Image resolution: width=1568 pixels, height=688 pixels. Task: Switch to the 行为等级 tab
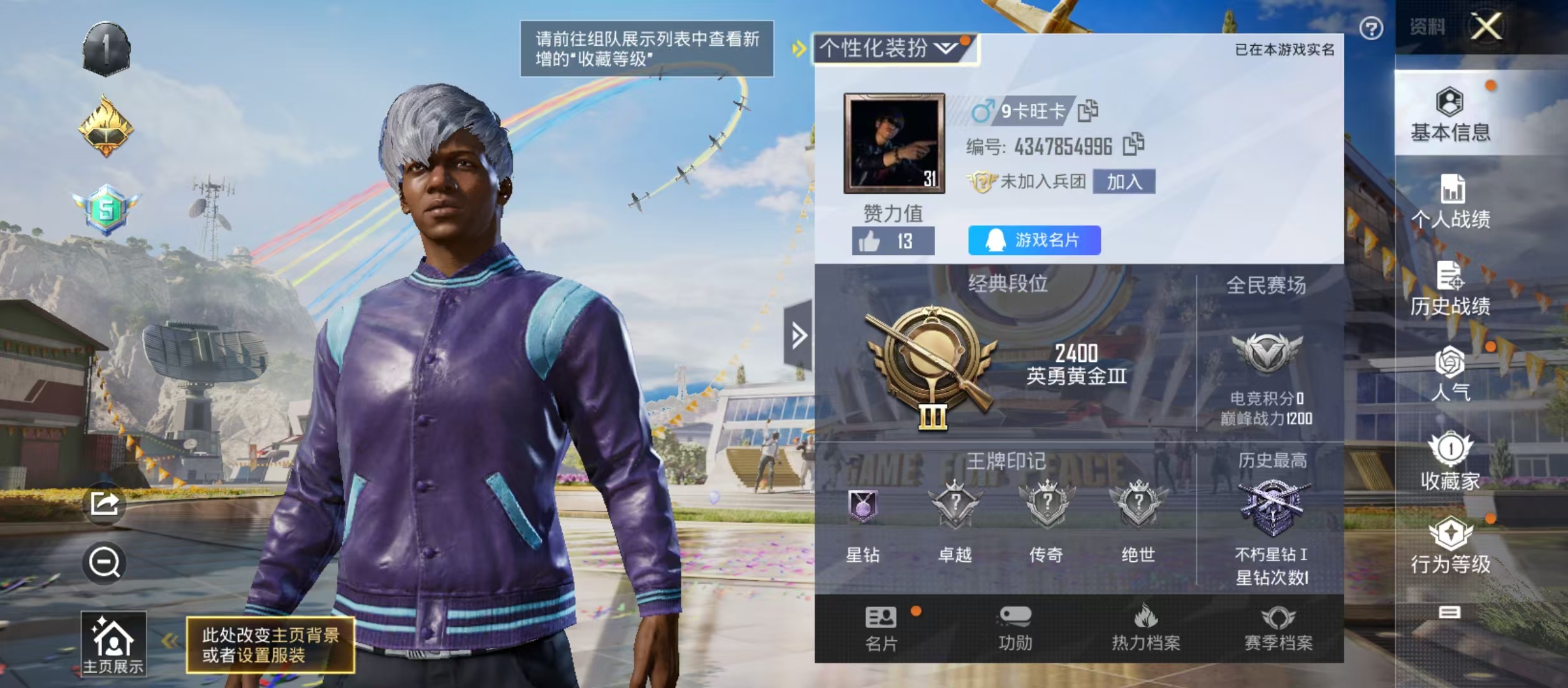point(1450,545)
